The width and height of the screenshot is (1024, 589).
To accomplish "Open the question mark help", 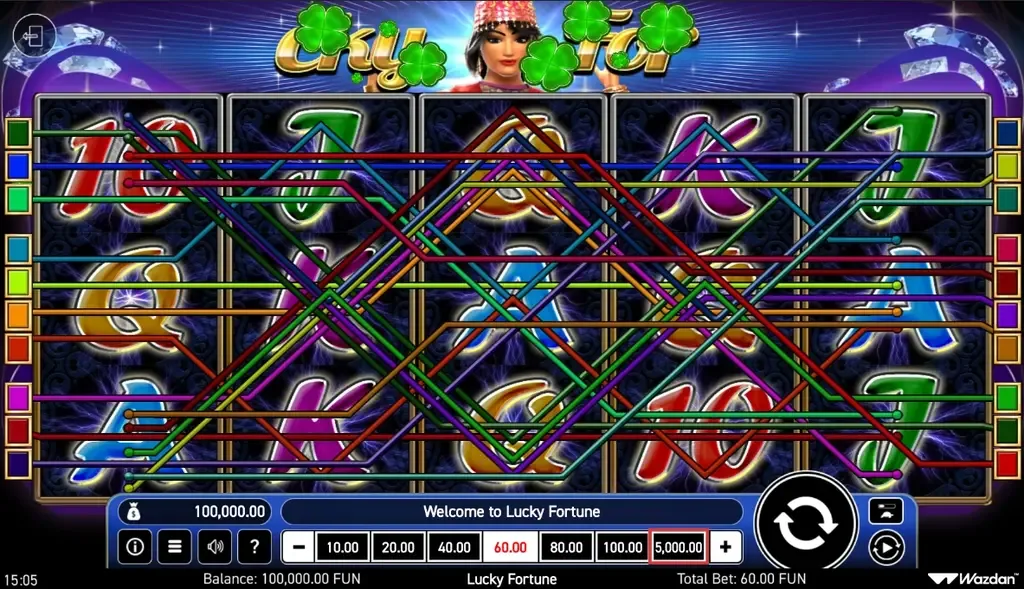I will (254, 547).
